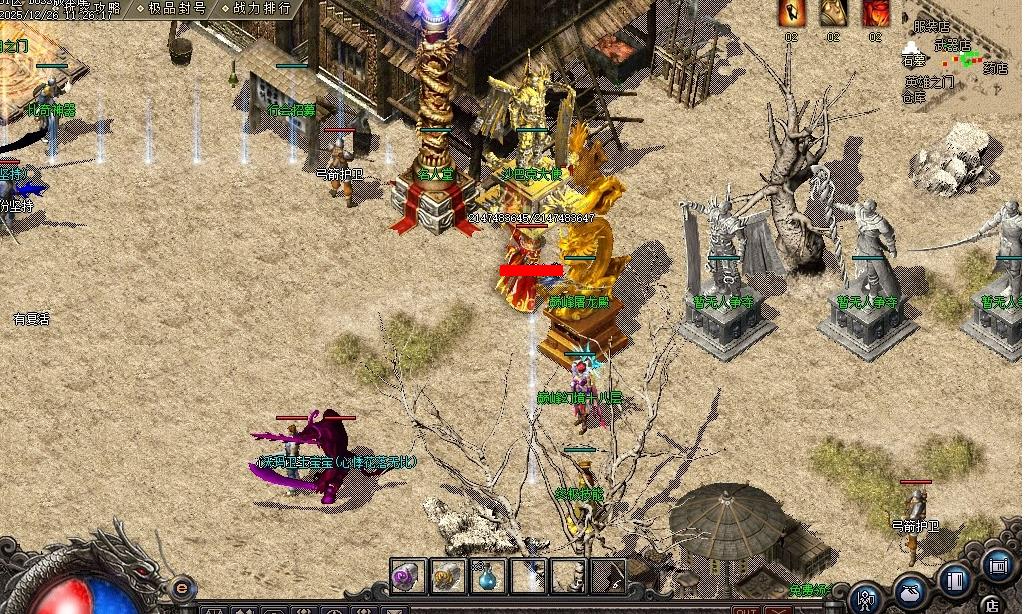Use the rolled scroll in the belt

[x=447, y=576]
